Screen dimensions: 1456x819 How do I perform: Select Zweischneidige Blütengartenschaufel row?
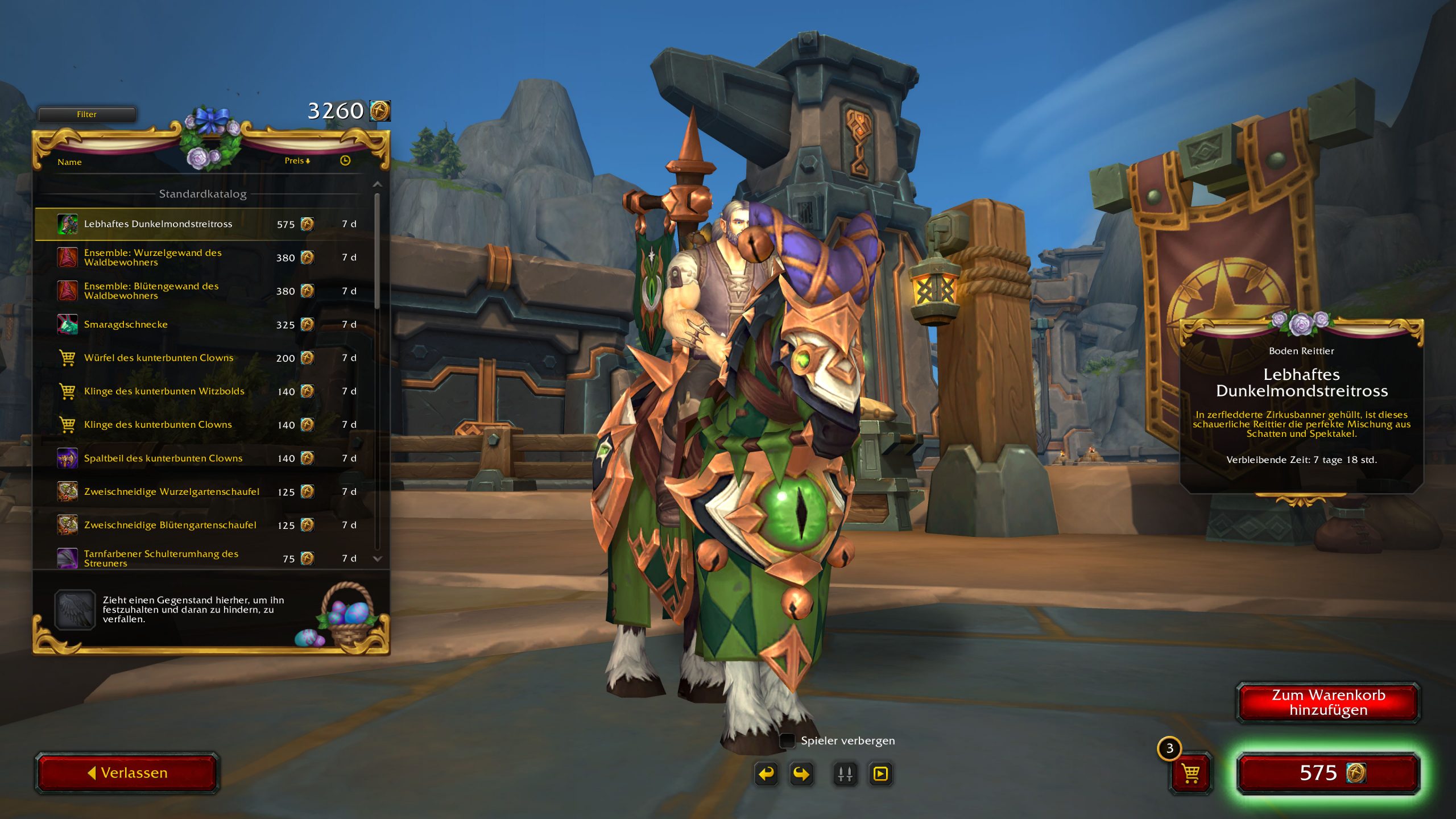point(170,526)
